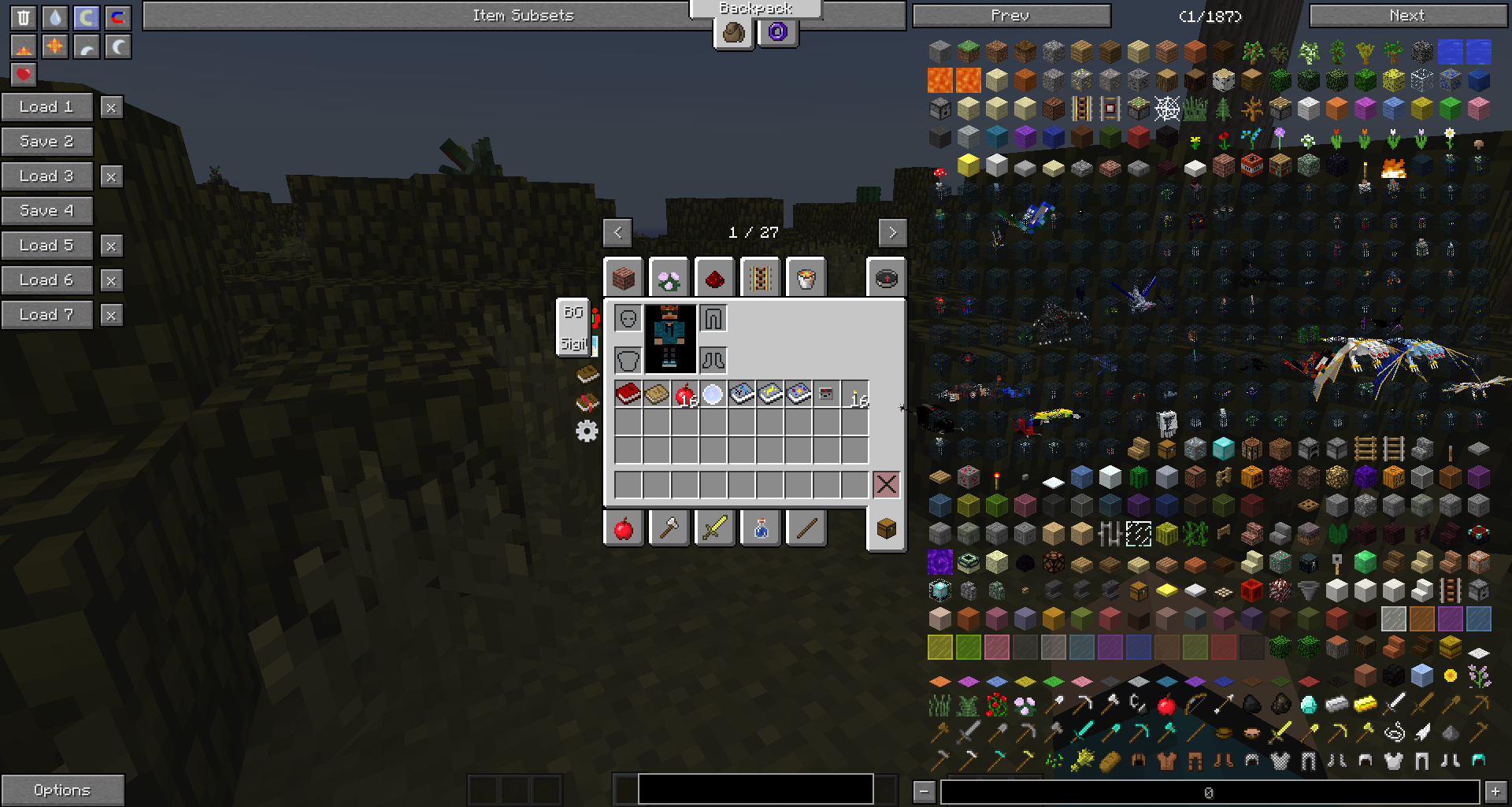Set time to noon with sun icon
This screenshot has width=1512, height=807.
pyautogui.click(x=54, y=47)
